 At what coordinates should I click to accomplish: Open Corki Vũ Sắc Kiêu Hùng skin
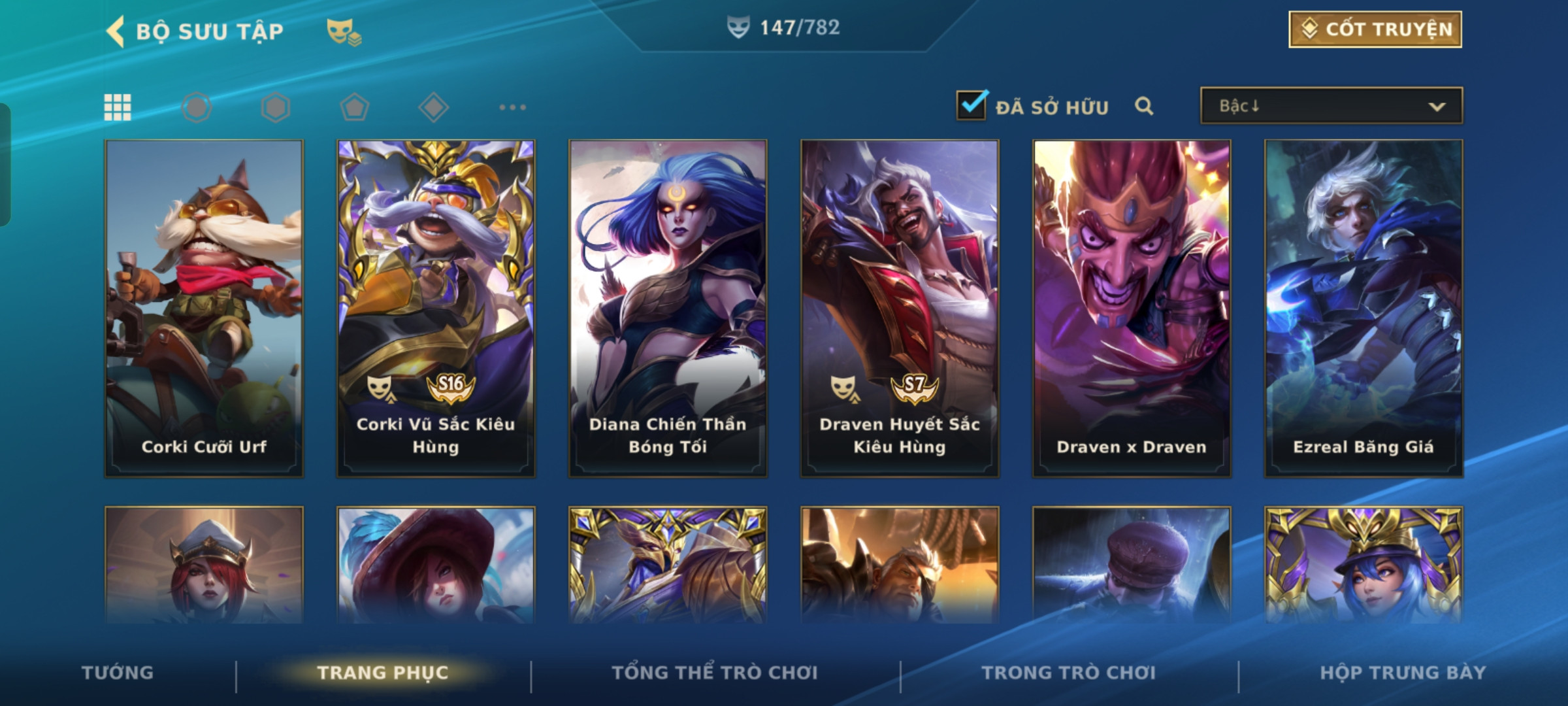tap(436, 307)
